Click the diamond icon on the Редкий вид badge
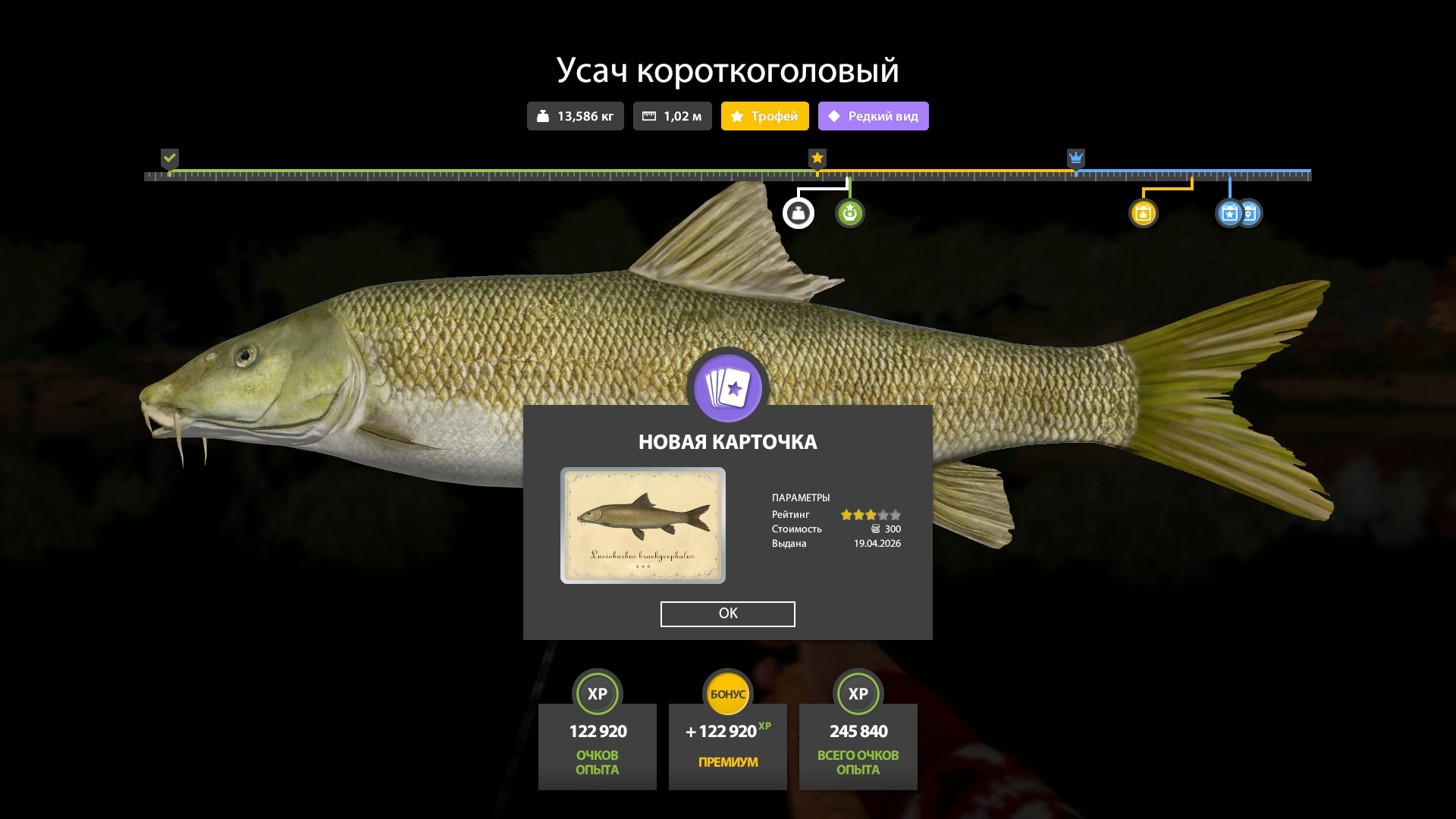This screenshot has width=1456, height=819. (835, 115)
